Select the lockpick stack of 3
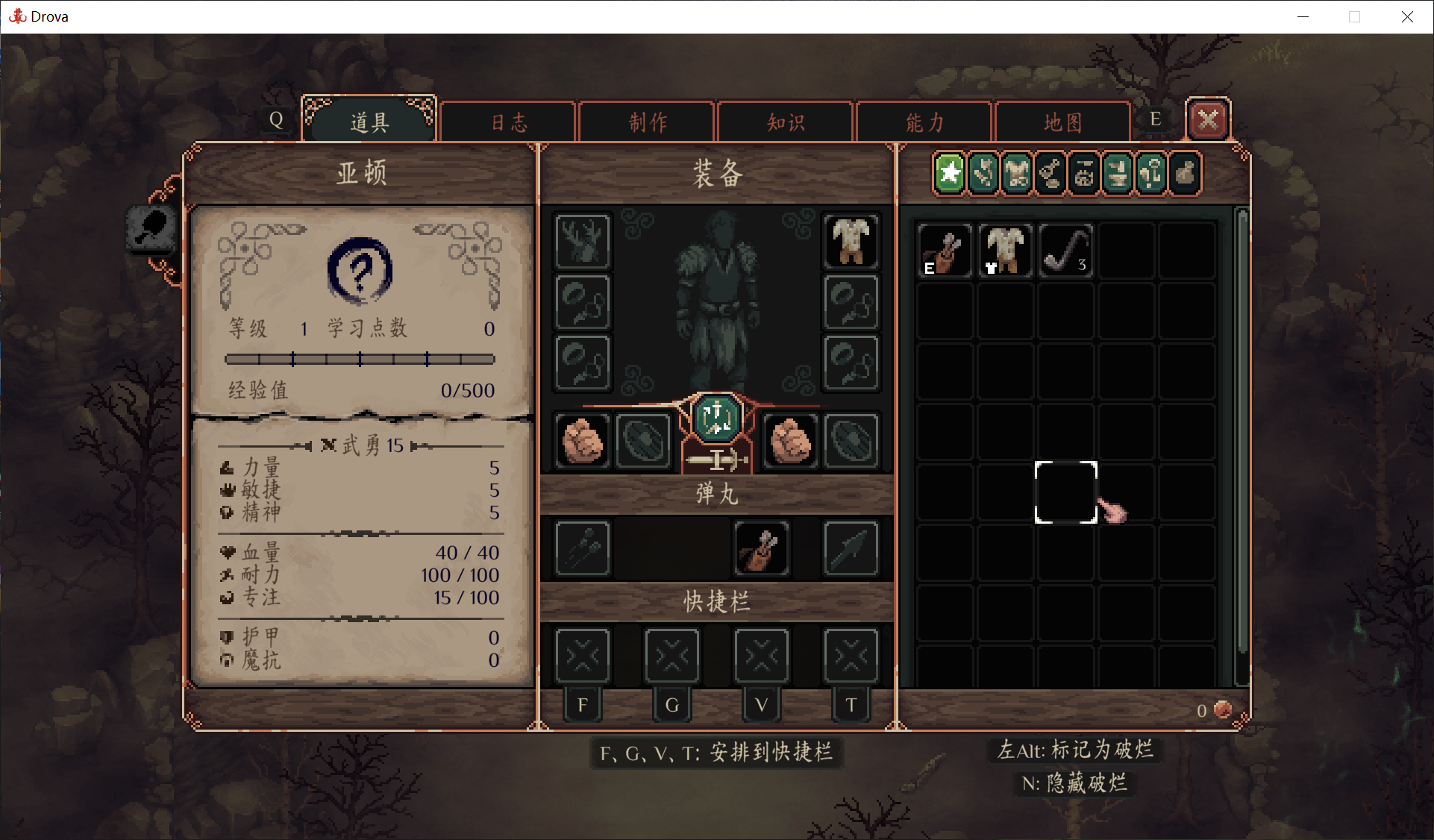 (x=1066, y=251)
